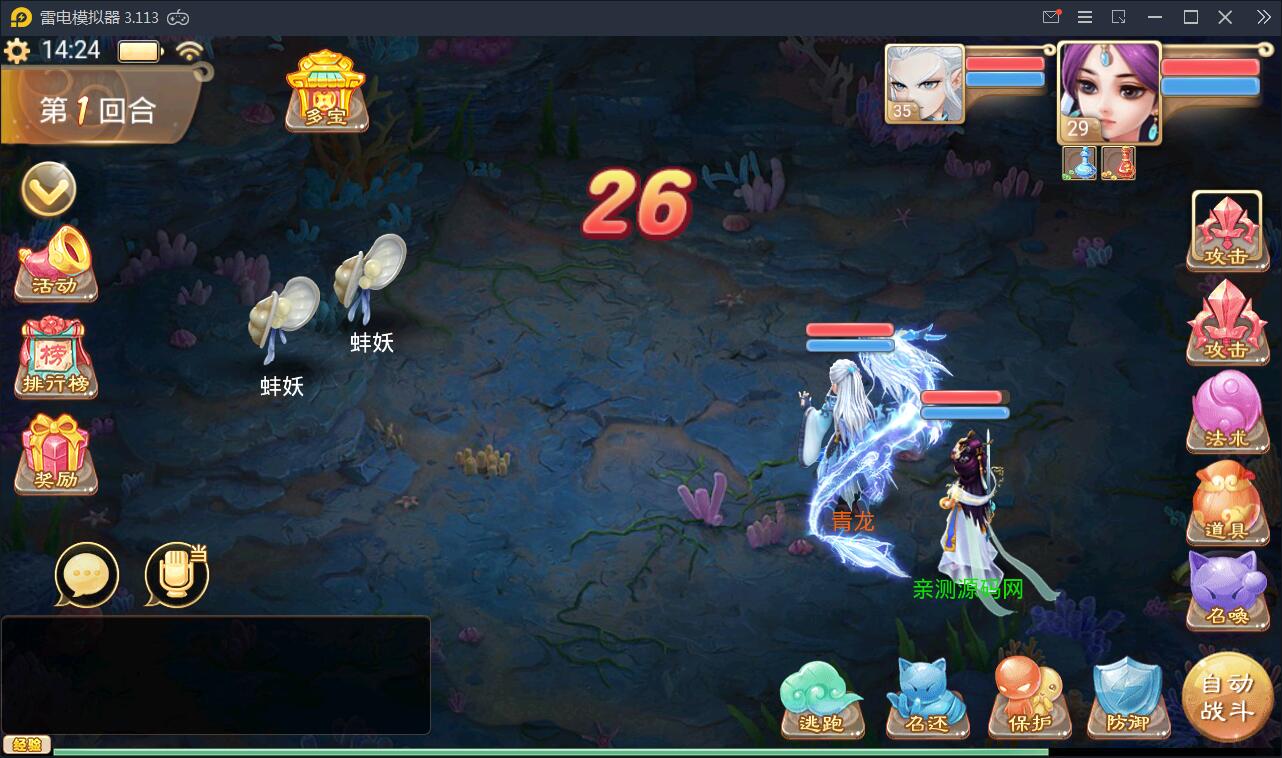This screenshot has height=758, width=1282.
Task: Open the 排行榜 rankings icon
Action: [55, 358]
